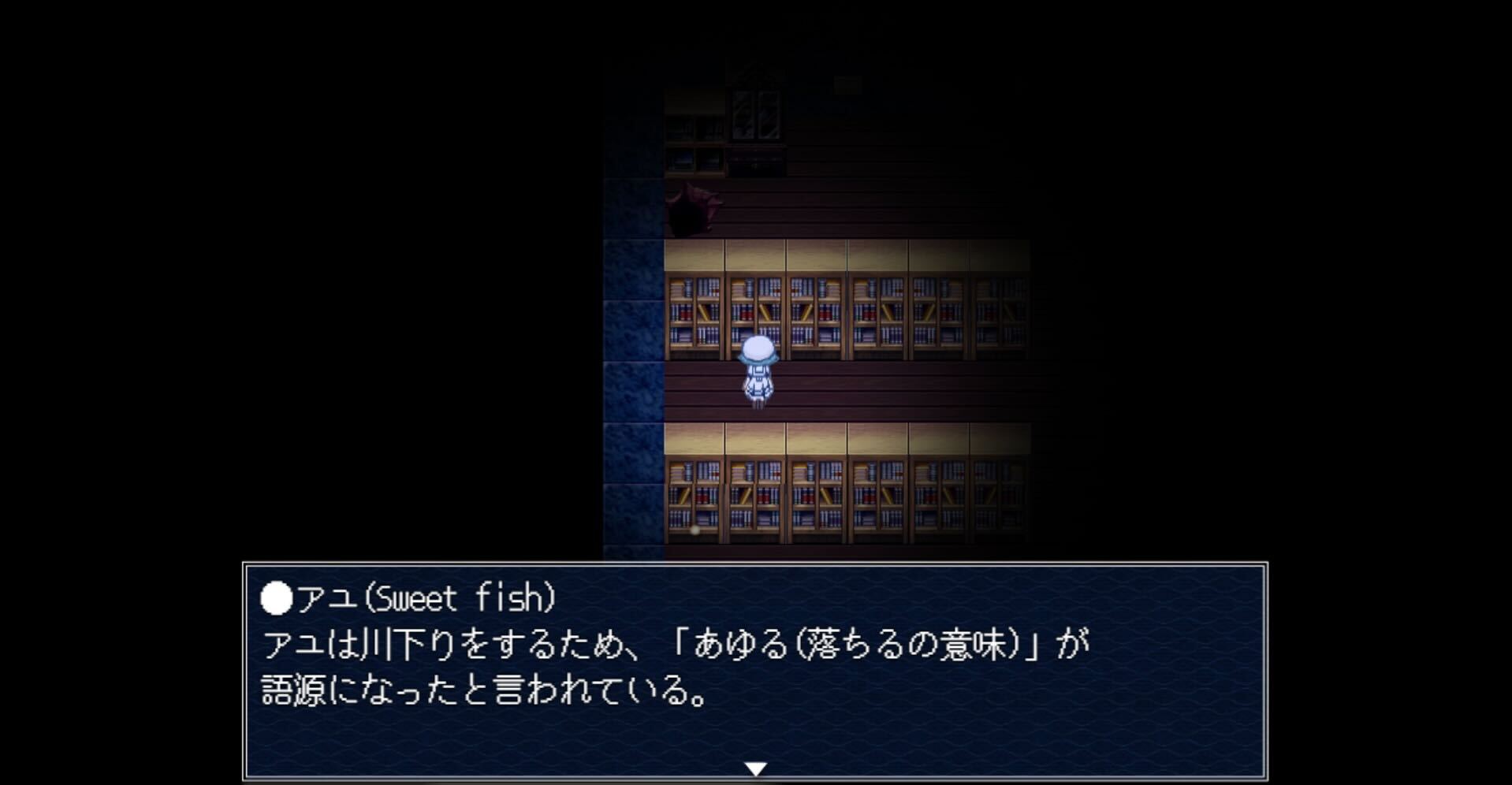
Task: Click the dark stone wall left of the bookshelves
Action: 631,355
